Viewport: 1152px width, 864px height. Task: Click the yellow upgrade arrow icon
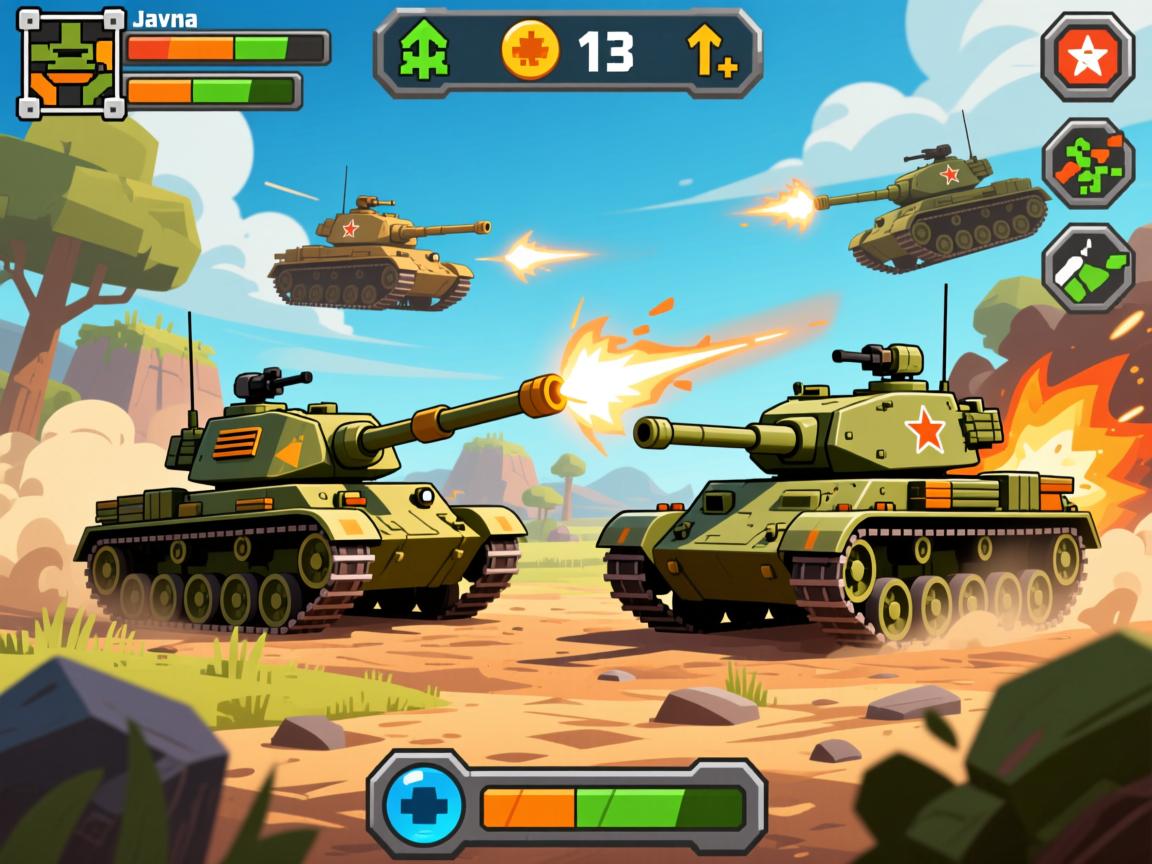pyautogui.click(x=711, y=52)
